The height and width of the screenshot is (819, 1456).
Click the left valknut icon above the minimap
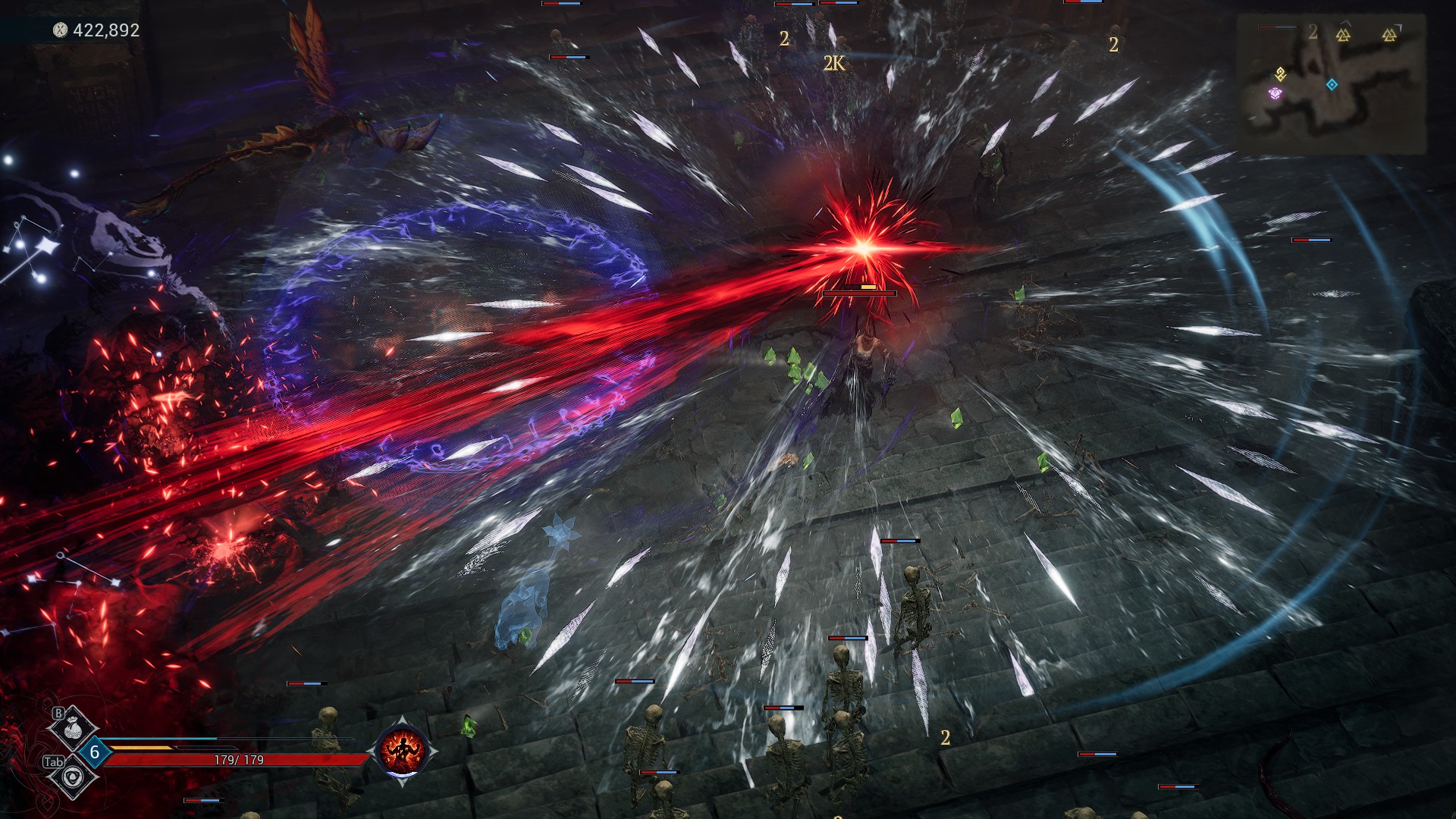point(1342,36)
